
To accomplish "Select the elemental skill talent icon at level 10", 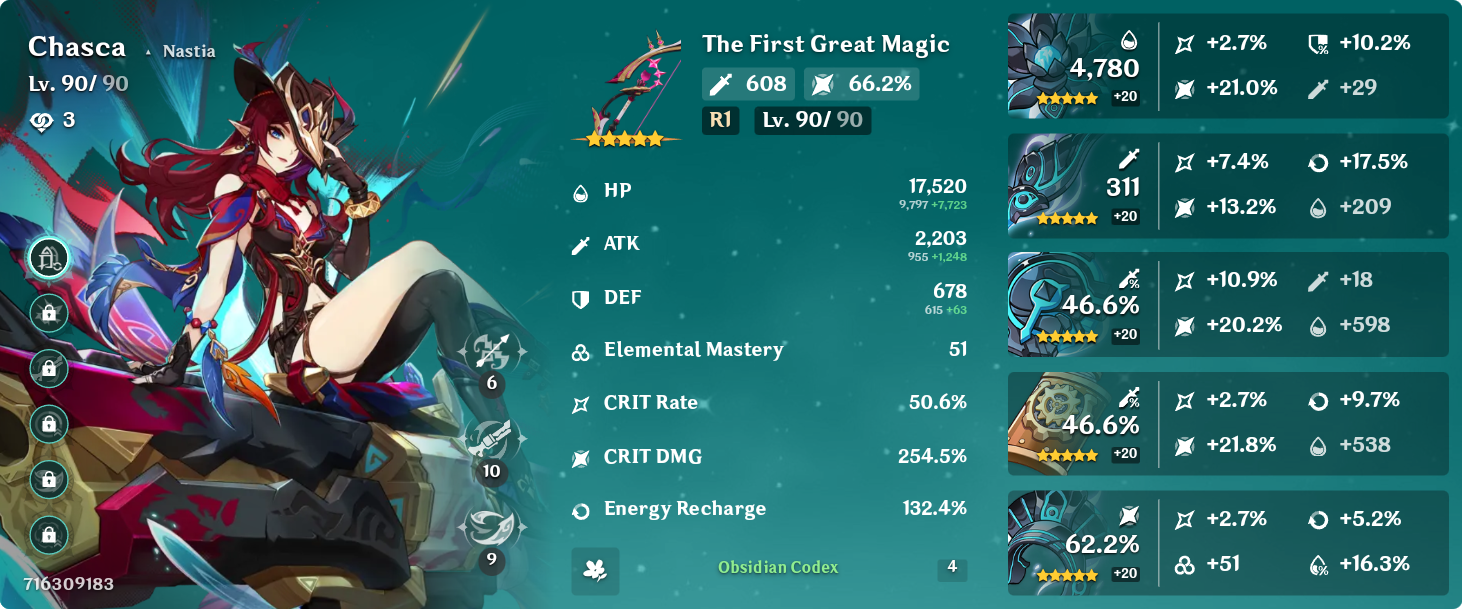I will click(x=490, y=440).
